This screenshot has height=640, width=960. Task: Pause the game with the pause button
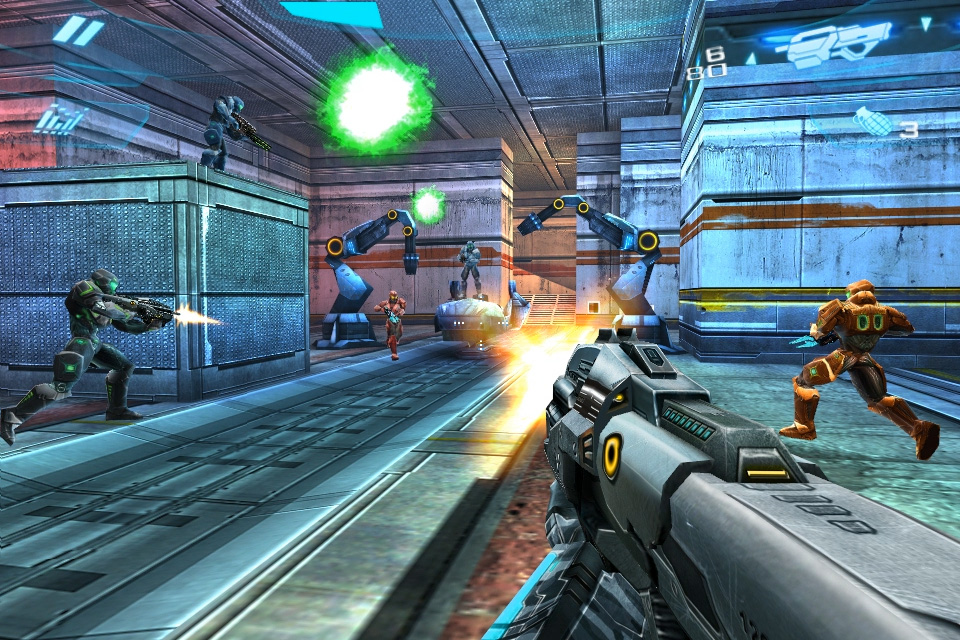pos(77,31)
